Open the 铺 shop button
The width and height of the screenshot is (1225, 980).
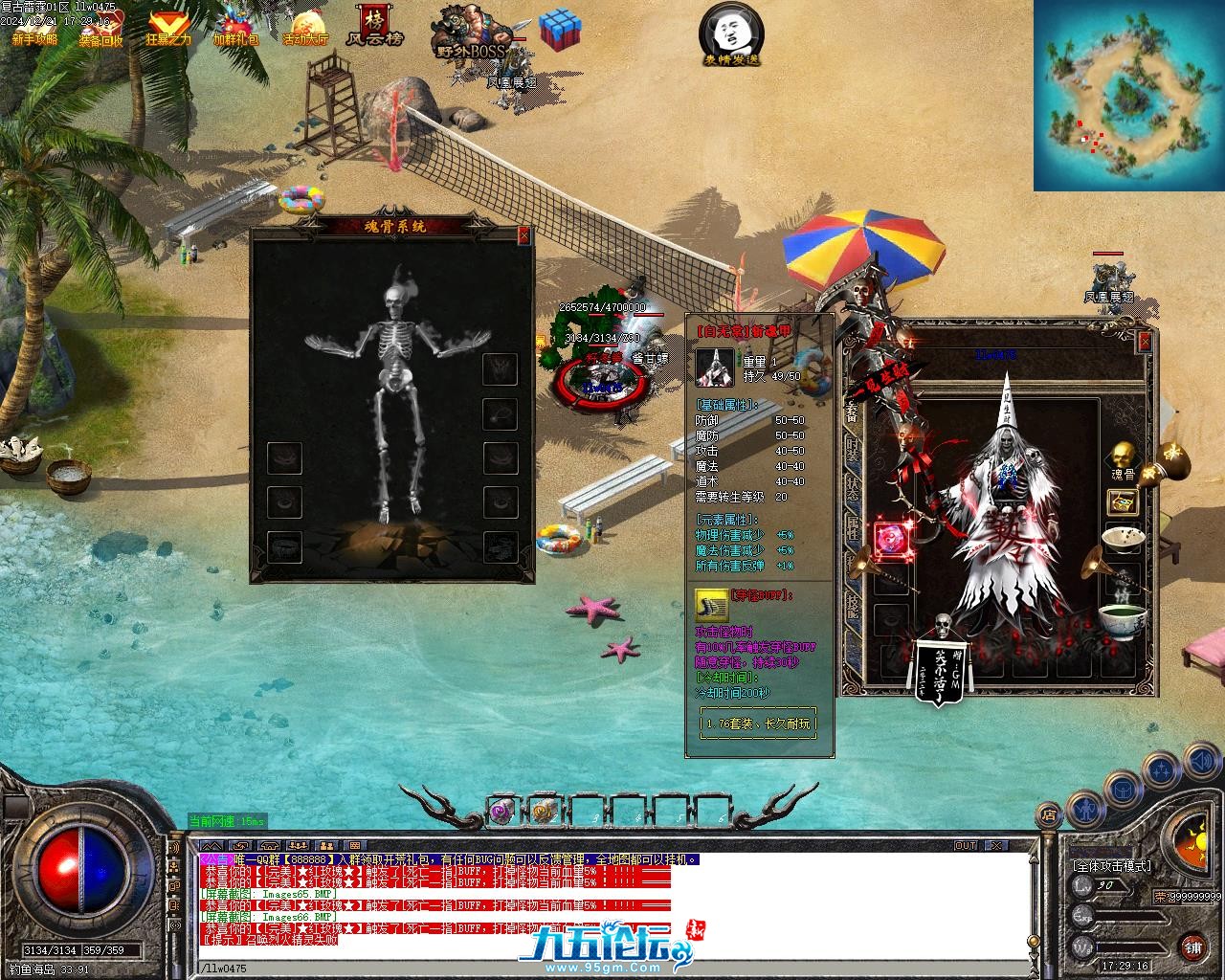(1192, 947)
